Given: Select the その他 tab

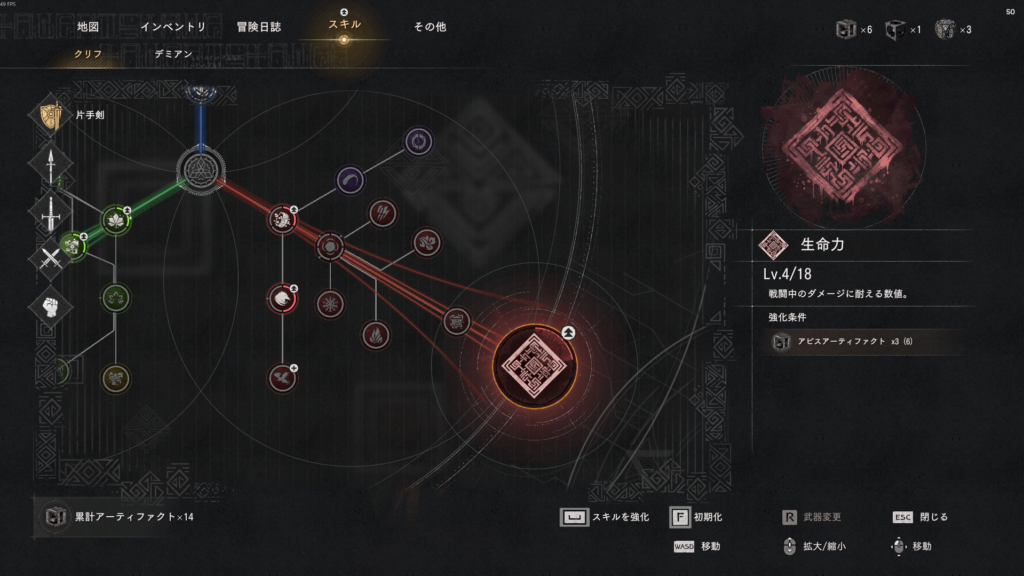Looking at the screenshot, I should click(x=430, y=27).
